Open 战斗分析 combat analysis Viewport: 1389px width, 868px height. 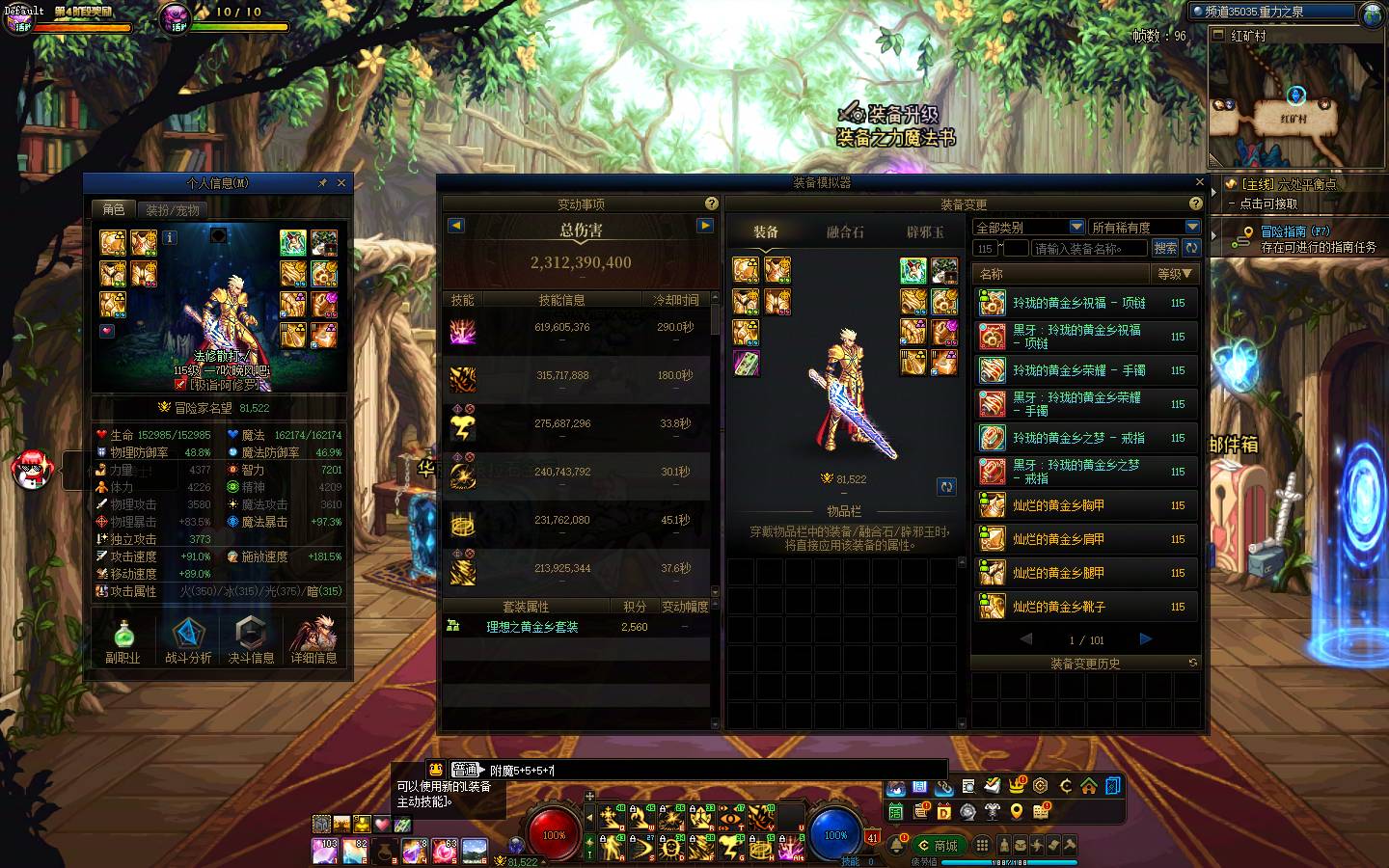(188, 640)
